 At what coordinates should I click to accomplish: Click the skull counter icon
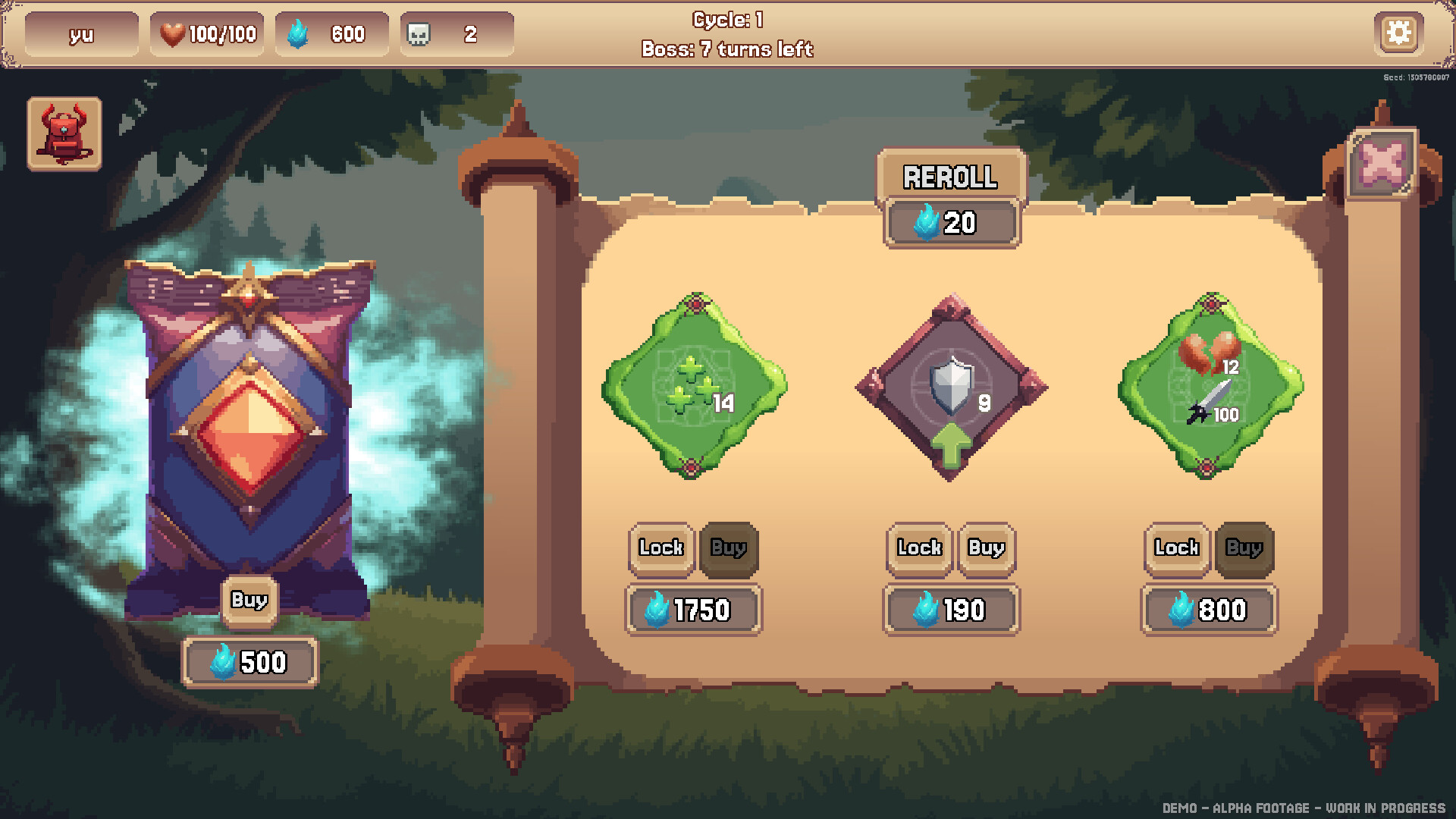tap(419, 33)
